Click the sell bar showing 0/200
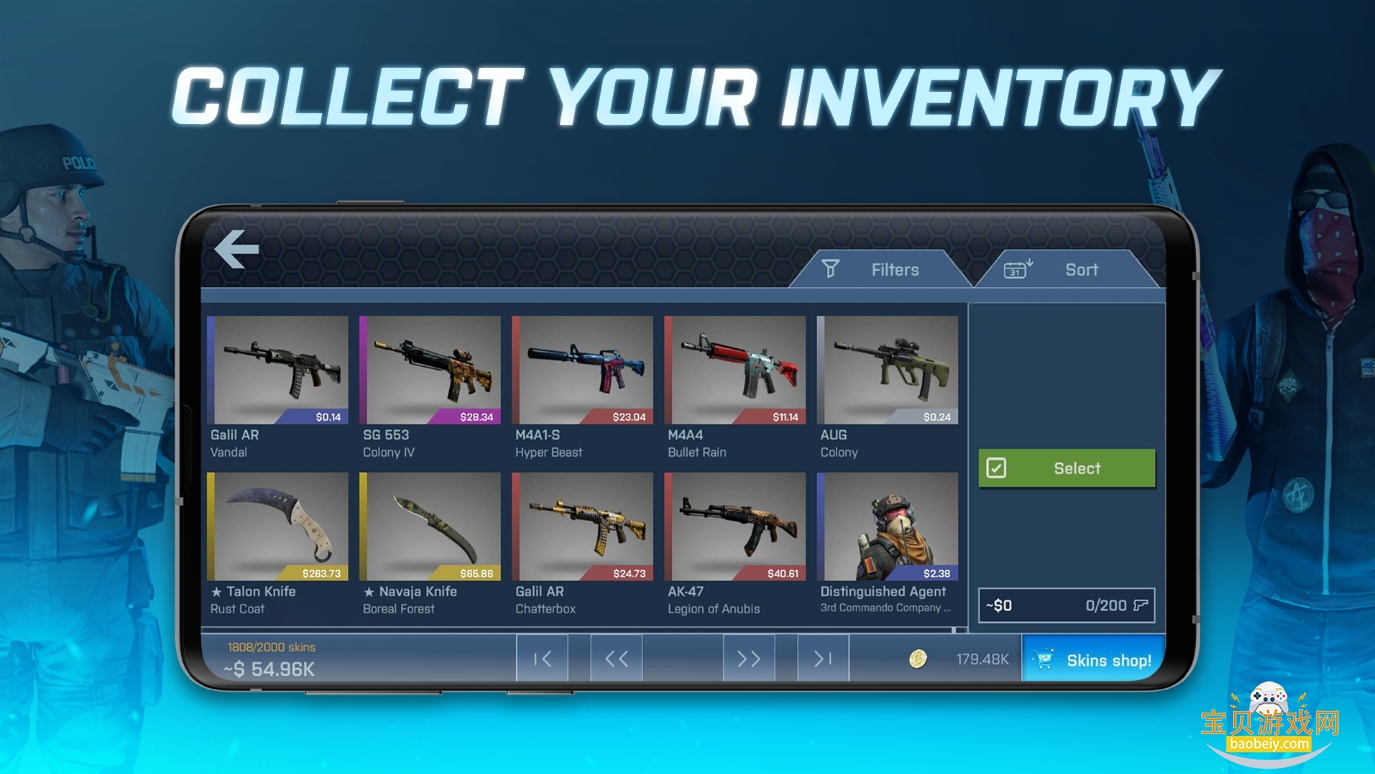This screenshot has height=774, width=1375. [x=1066, y=605]
